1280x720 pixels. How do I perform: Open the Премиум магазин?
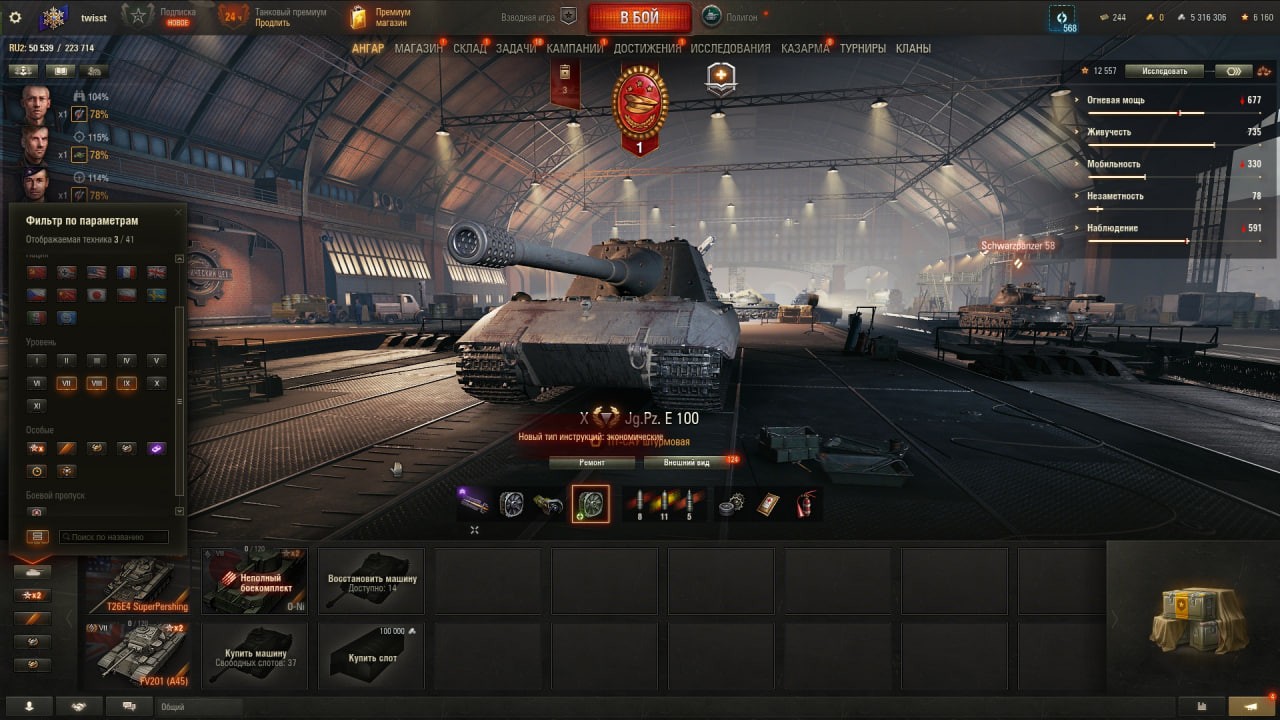[x=380, y=17]
